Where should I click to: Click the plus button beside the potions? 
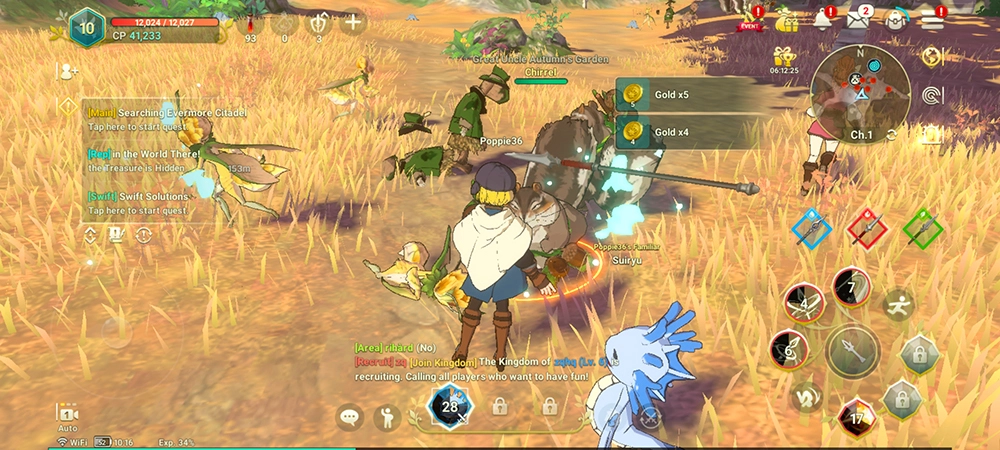352,22
